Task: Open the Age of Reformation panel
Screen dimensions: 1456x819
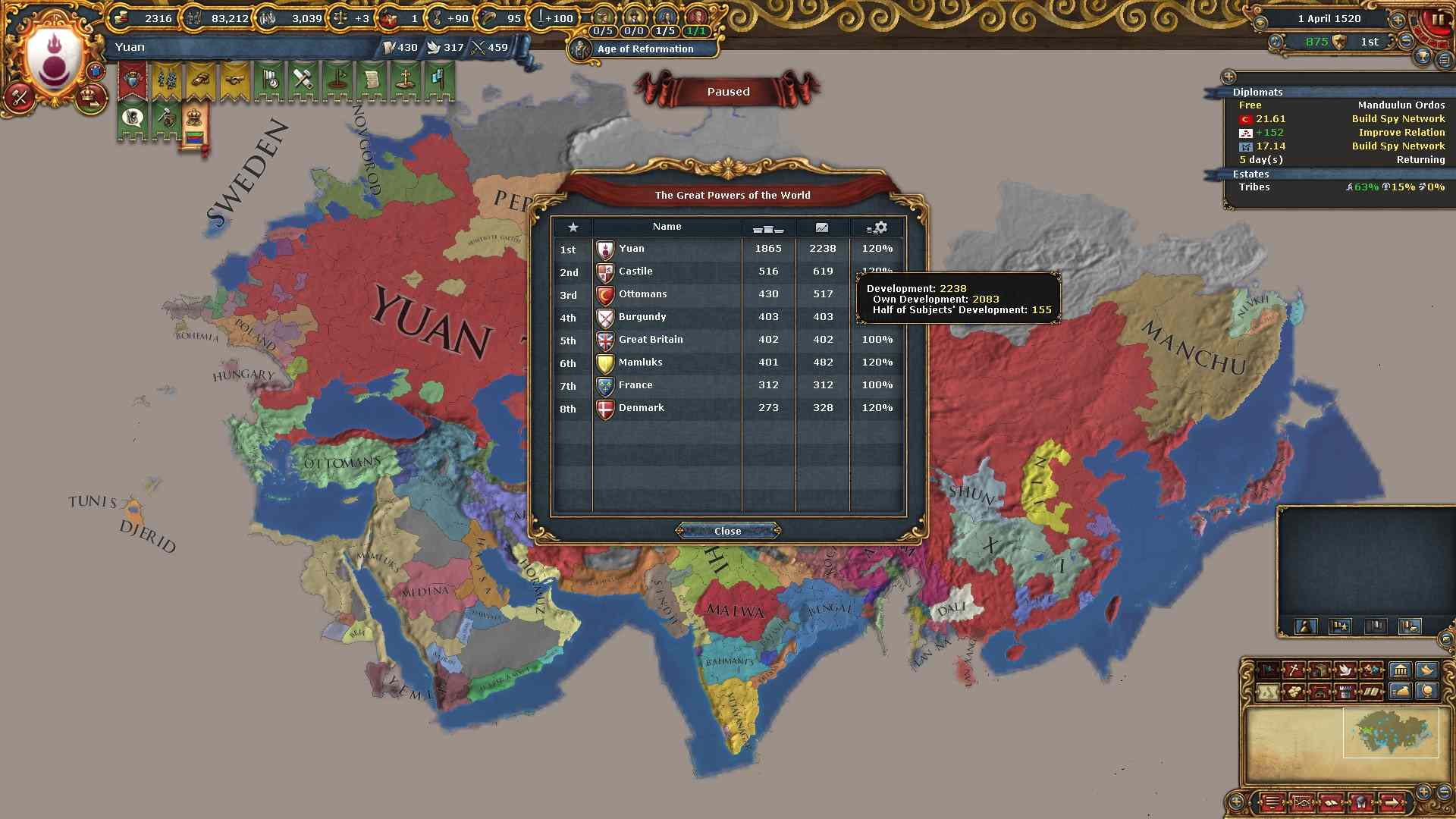Action: [645, 49]
